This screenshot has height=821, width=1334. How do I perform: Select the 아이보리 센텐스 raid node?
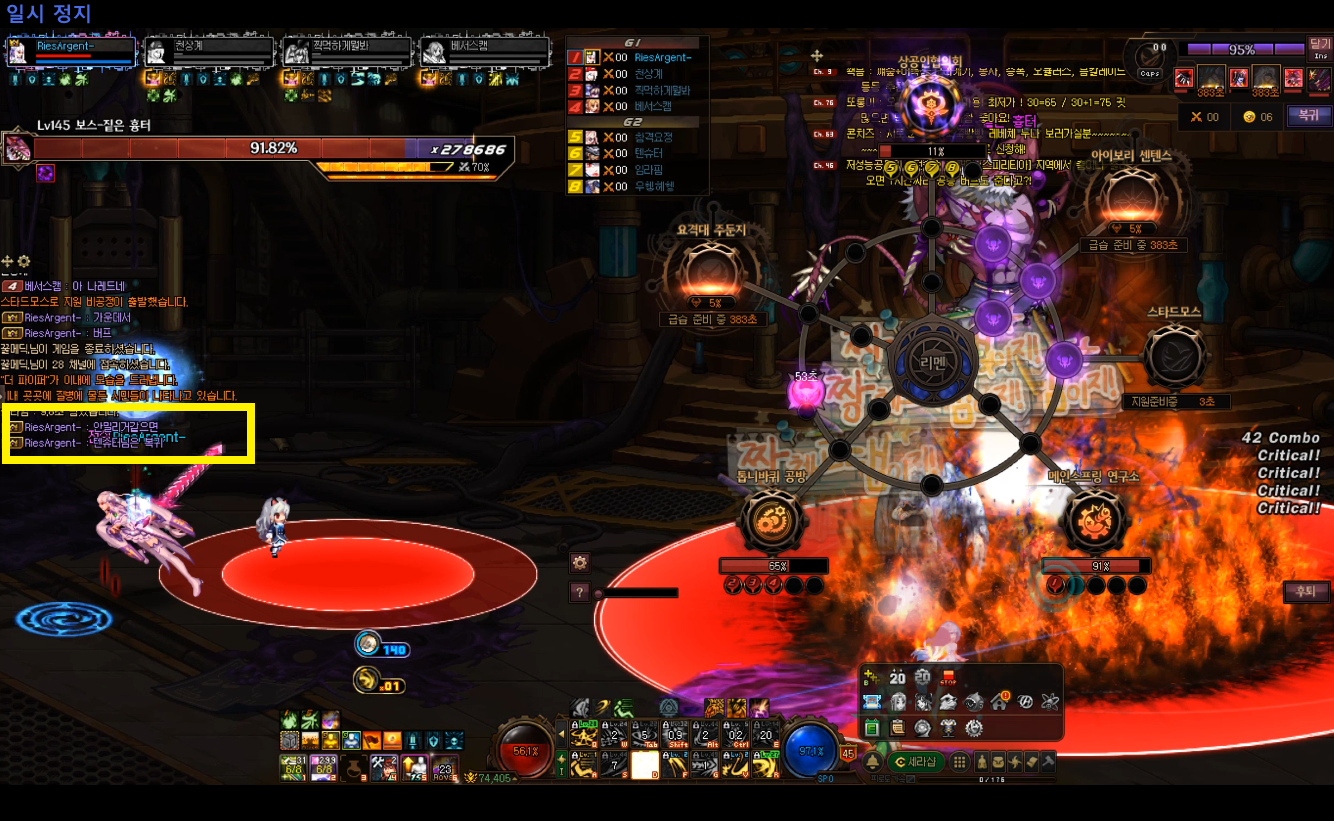coord(1129,198)
